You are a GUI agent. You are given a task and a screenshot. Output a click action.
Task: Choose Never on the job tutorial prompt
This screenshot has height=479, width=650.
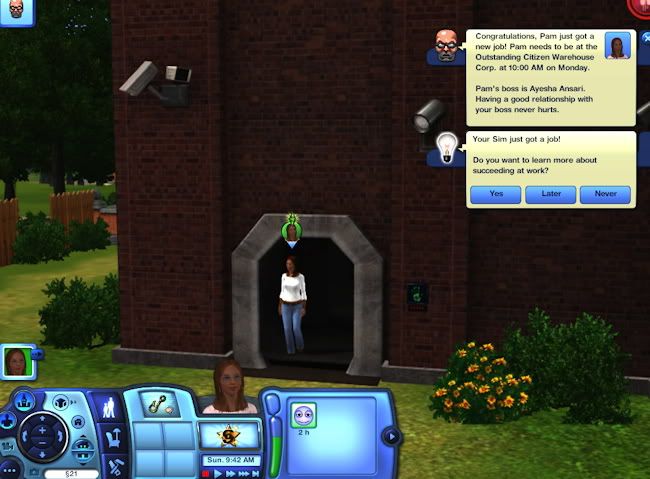[605, 195]
